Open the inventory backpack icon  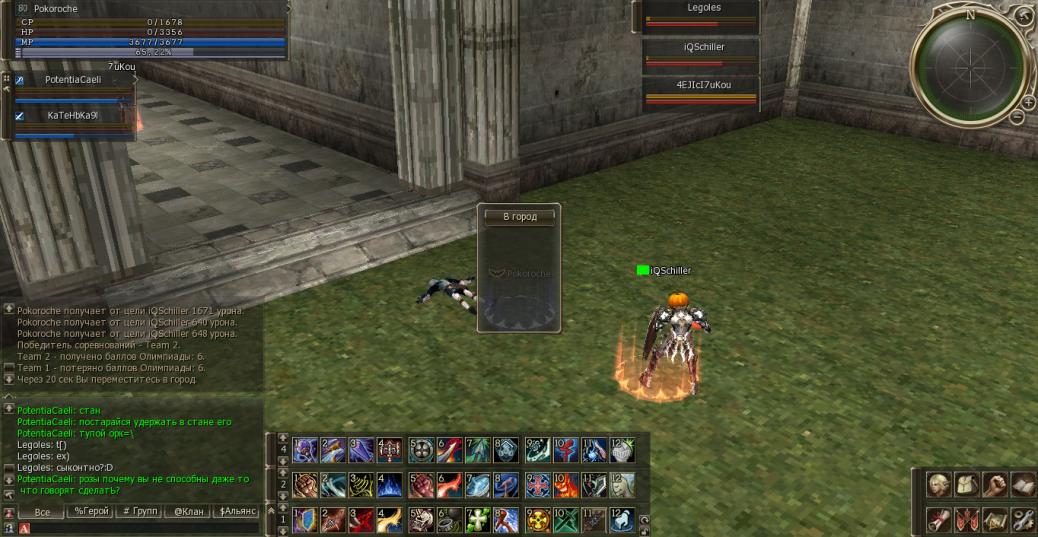(966, 485)
